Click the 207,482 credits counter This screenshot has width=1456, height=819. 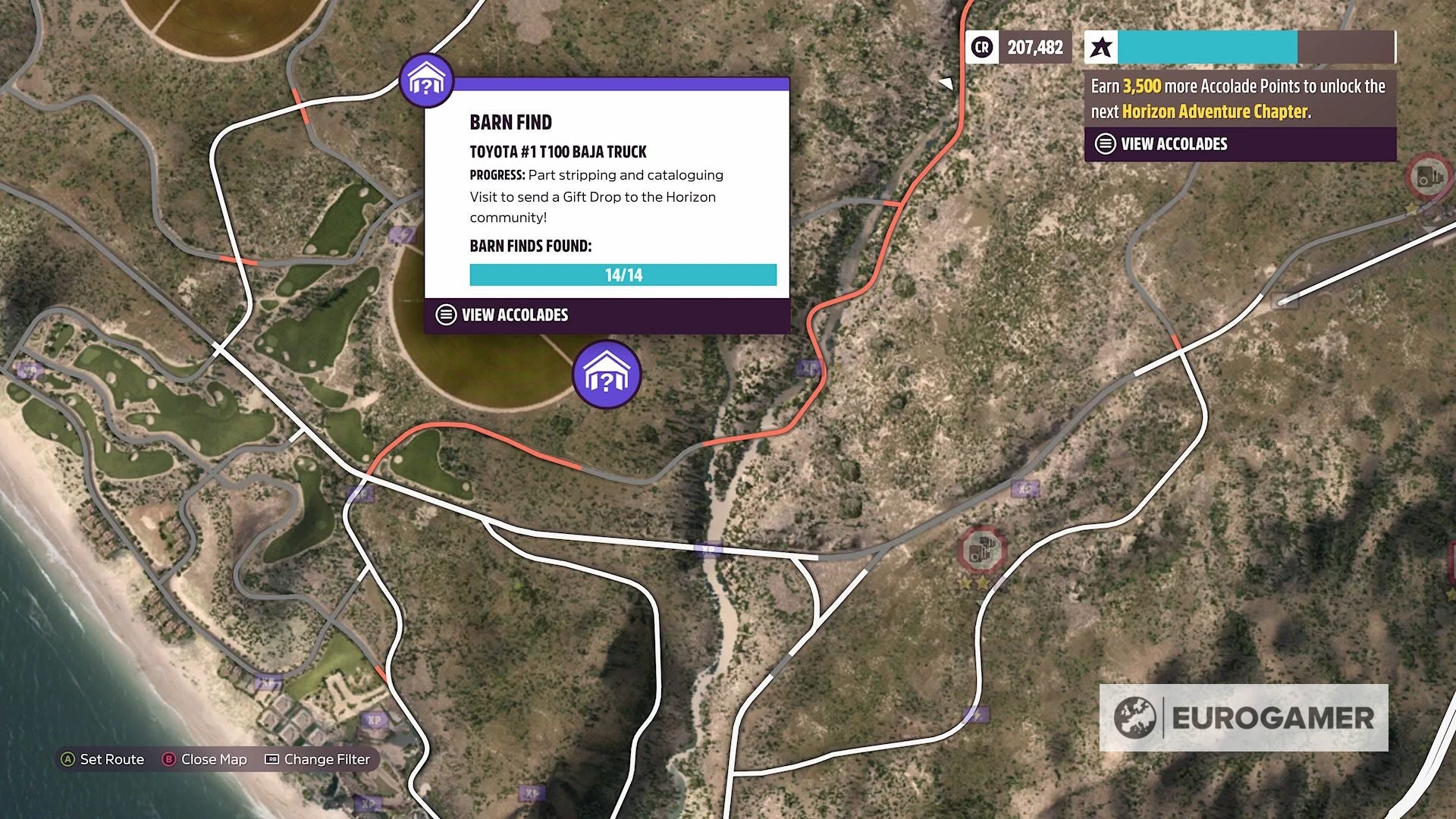1034,47
